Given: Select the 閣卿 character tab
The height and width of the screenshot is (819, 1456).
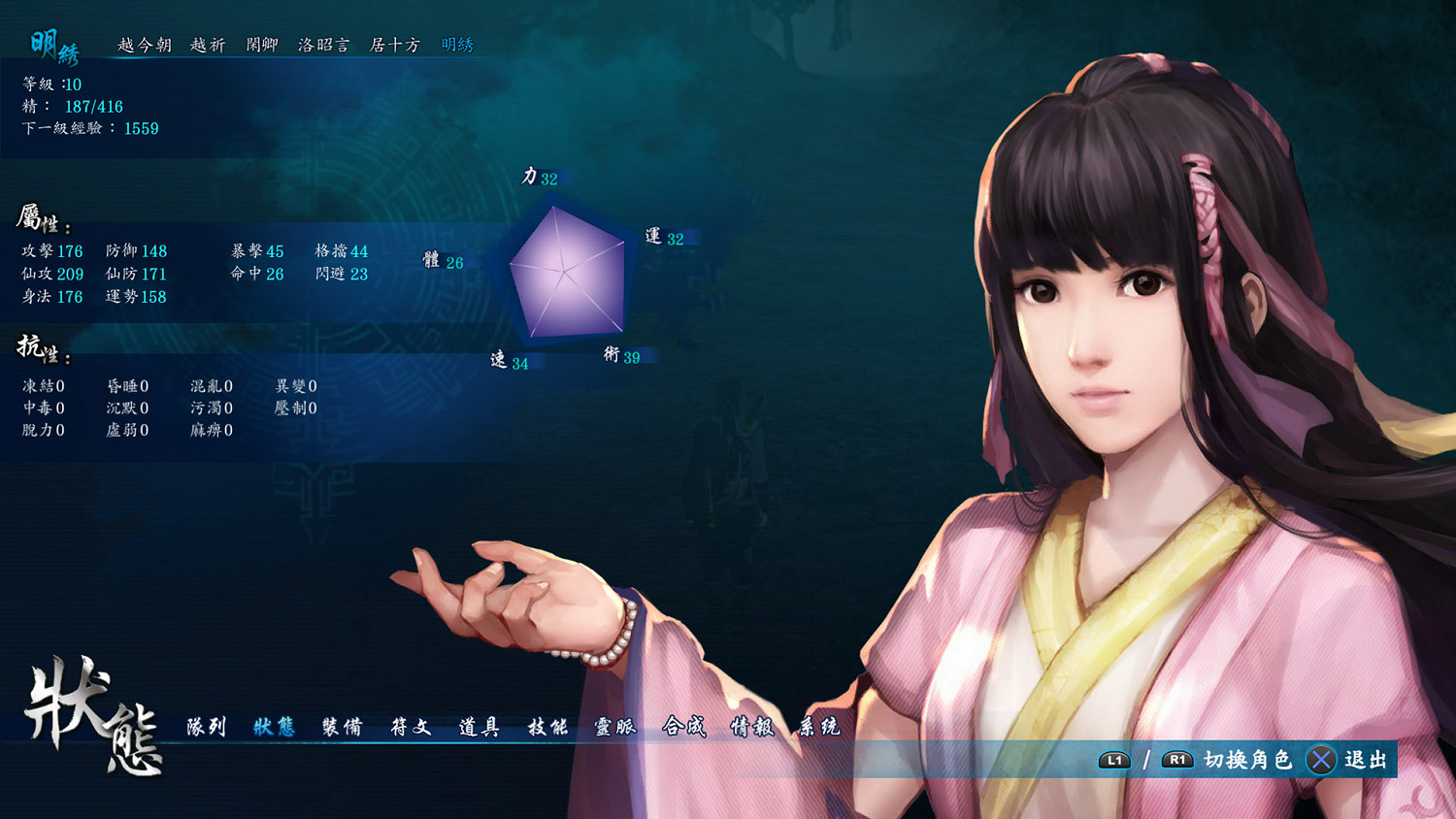Looking at the screenshot, I should pyautogui.click(x=264, y=45).
